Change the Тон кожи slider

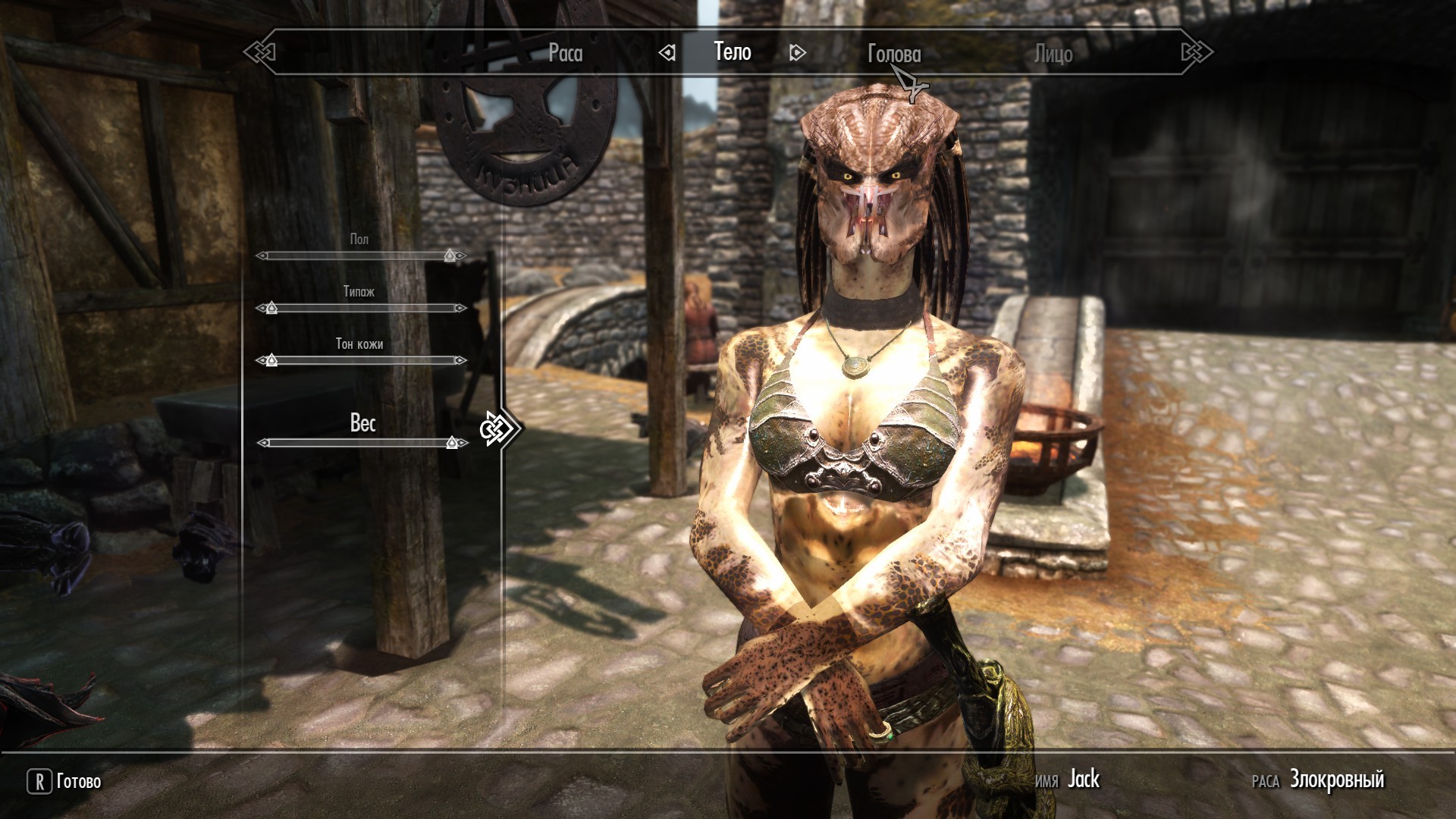[360, 361]
